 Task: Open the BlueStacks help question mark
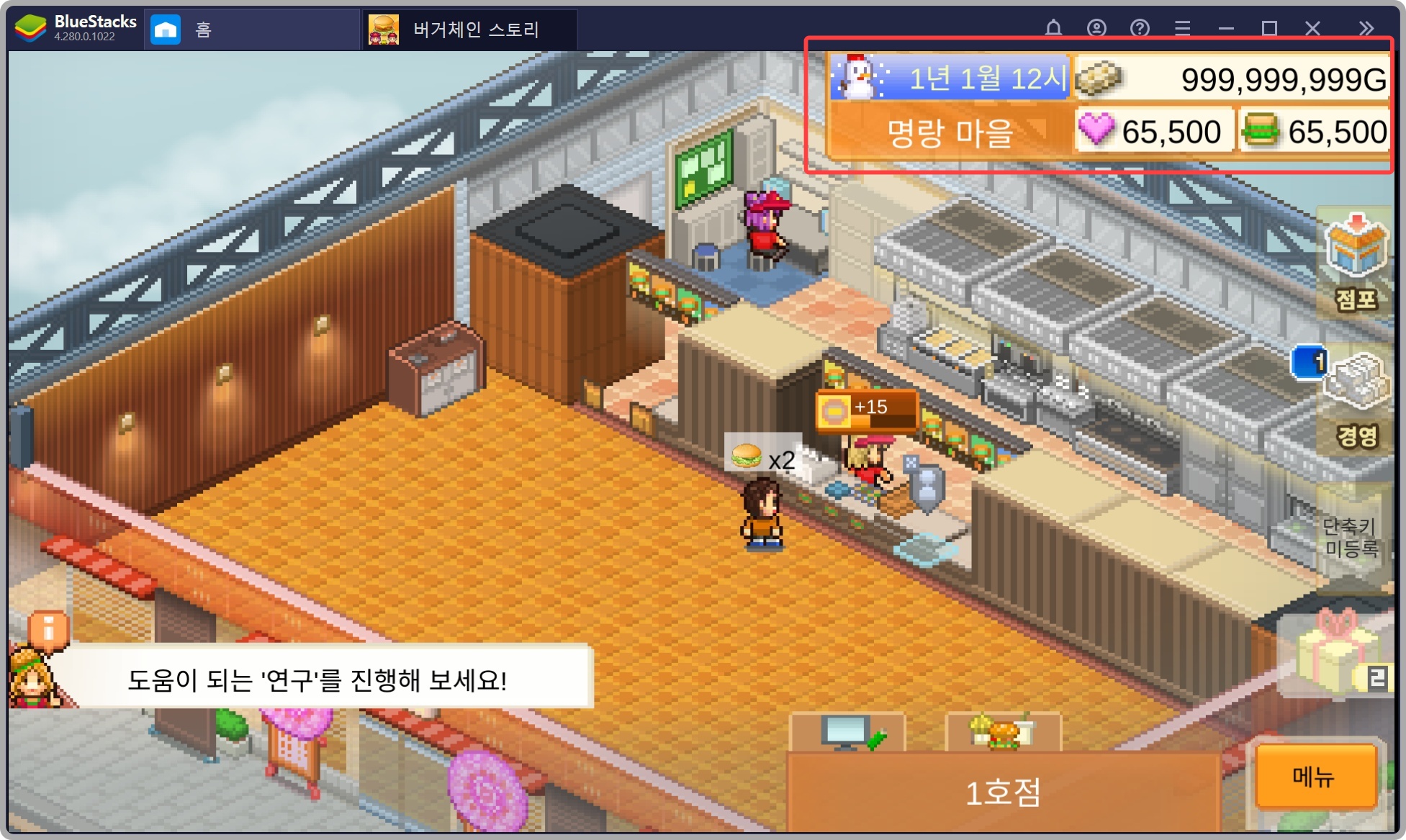[x=1139, y=28]
